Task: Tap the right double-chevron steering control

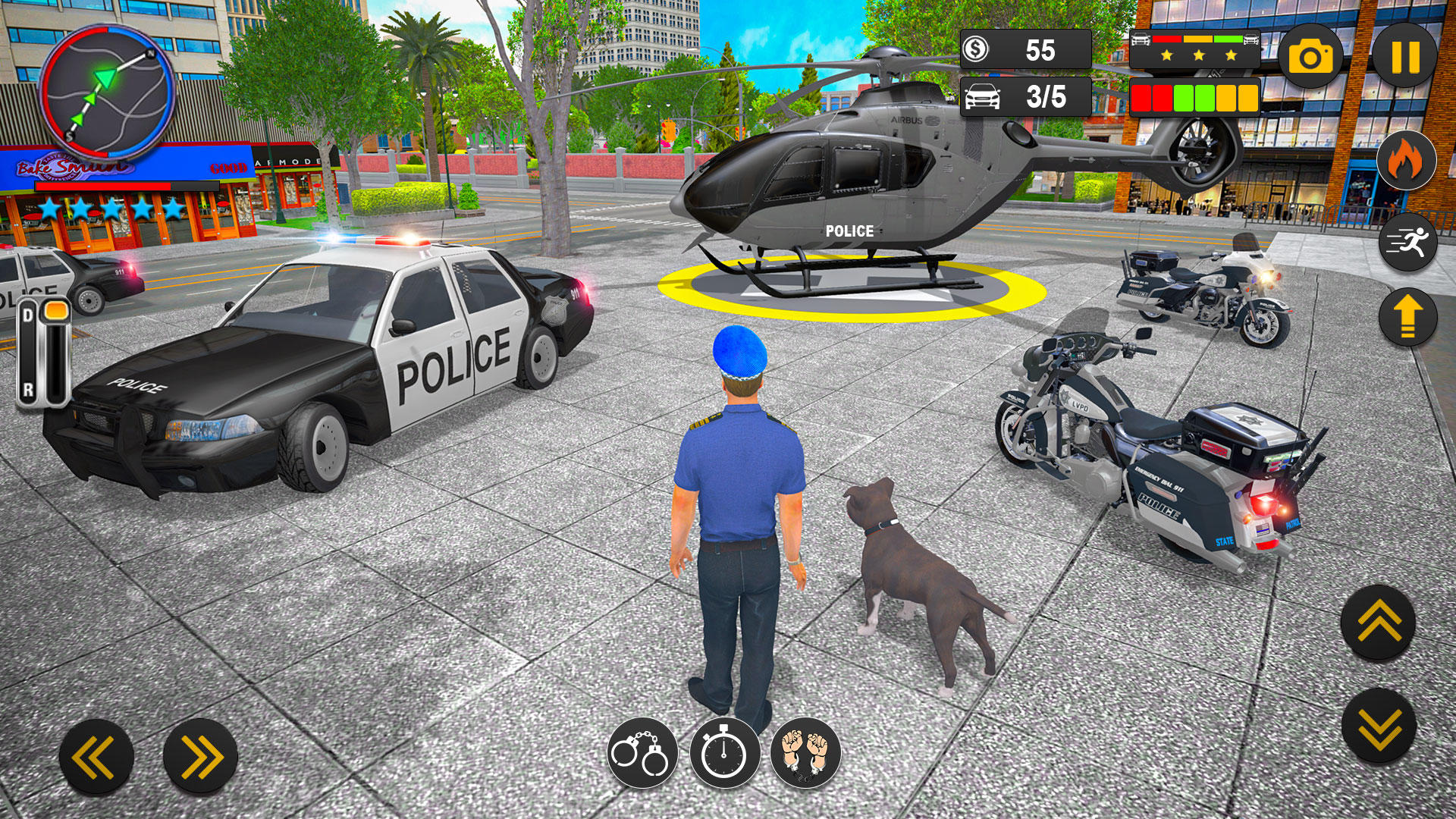Action: point(201,755)
